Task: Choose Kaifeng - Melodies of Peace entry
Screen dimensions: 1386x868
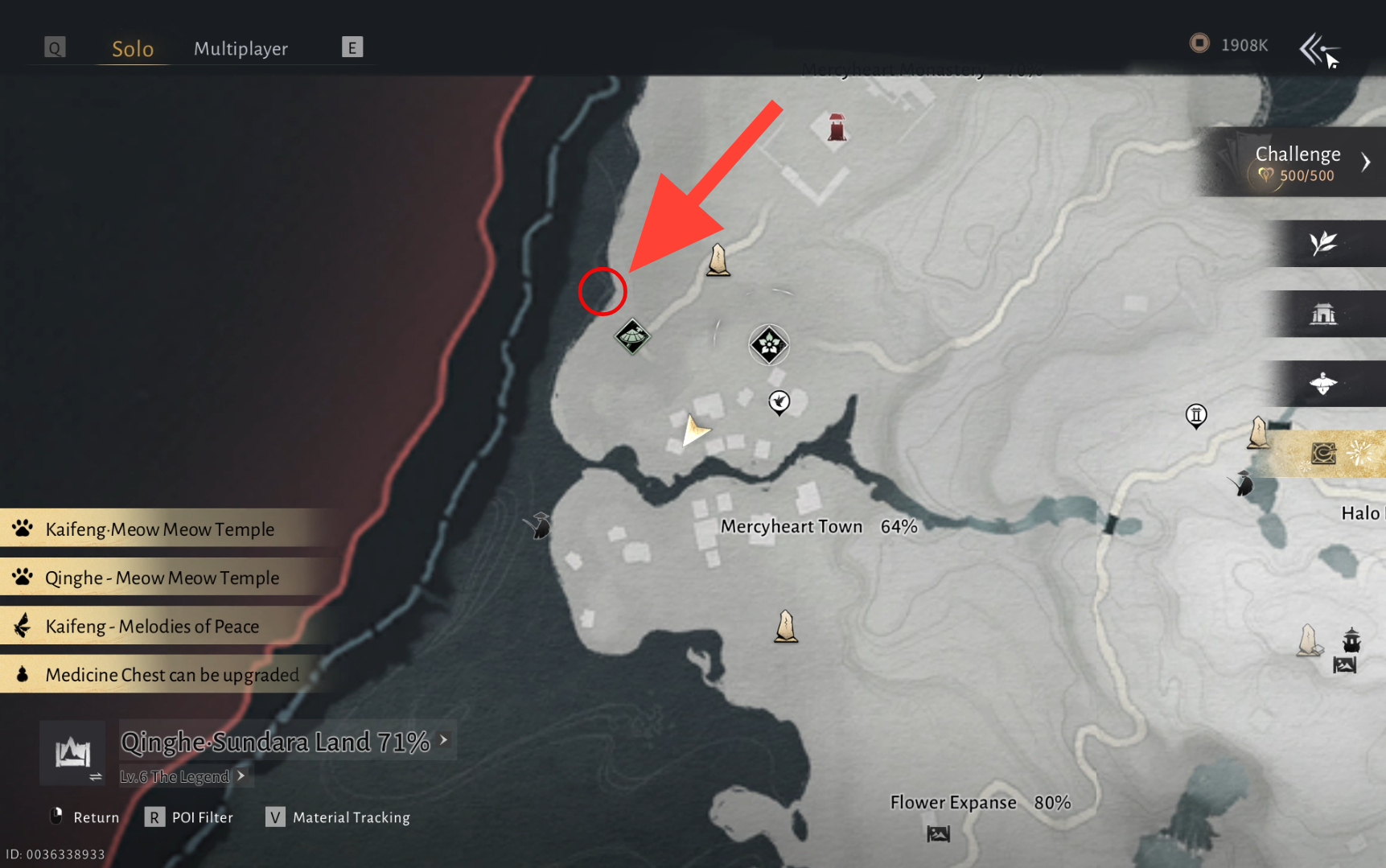Action: click(x=152, y=626)
